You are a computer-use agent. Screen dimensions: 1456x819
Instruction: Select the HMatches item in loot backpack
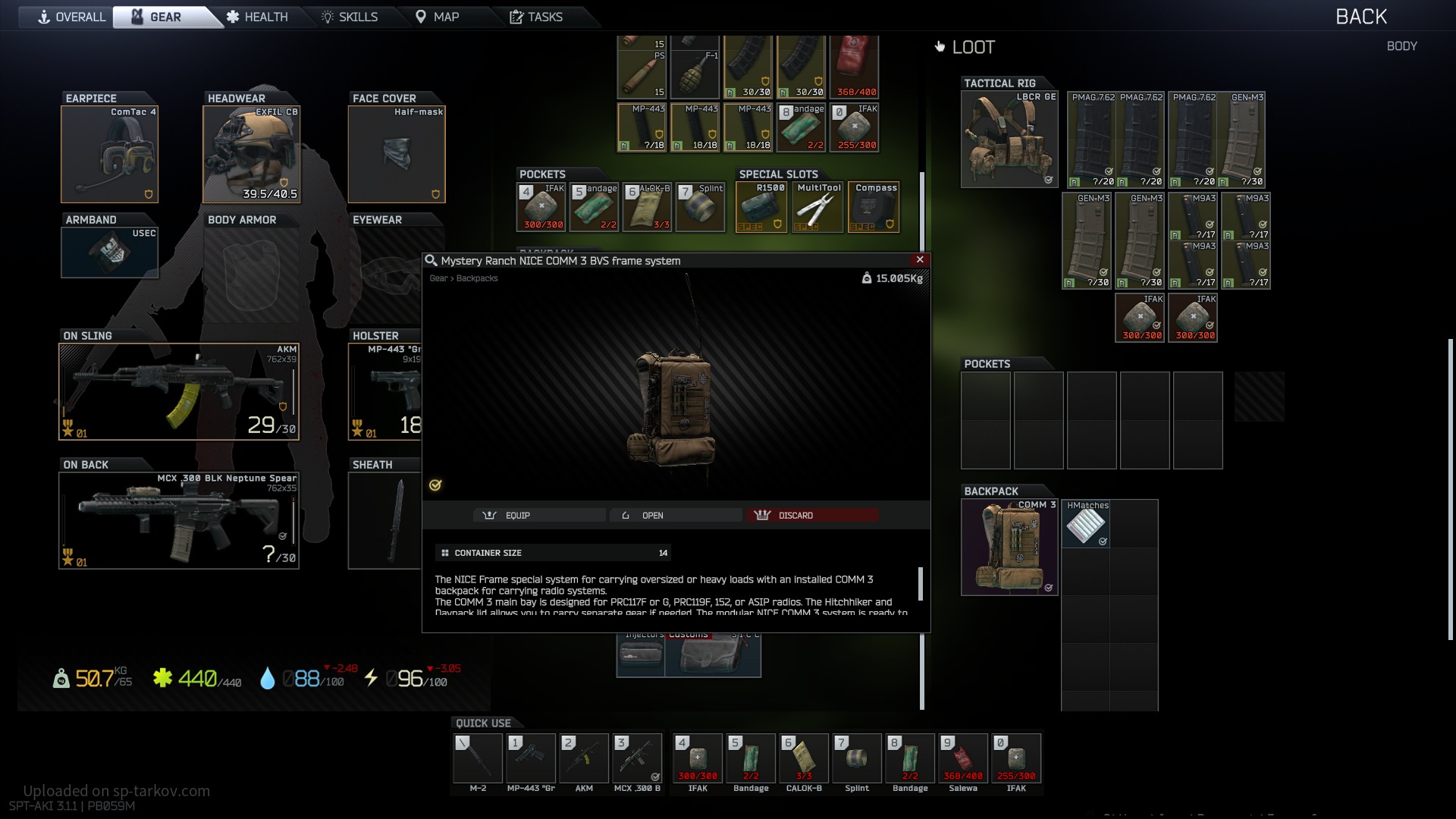[1086, 524]
